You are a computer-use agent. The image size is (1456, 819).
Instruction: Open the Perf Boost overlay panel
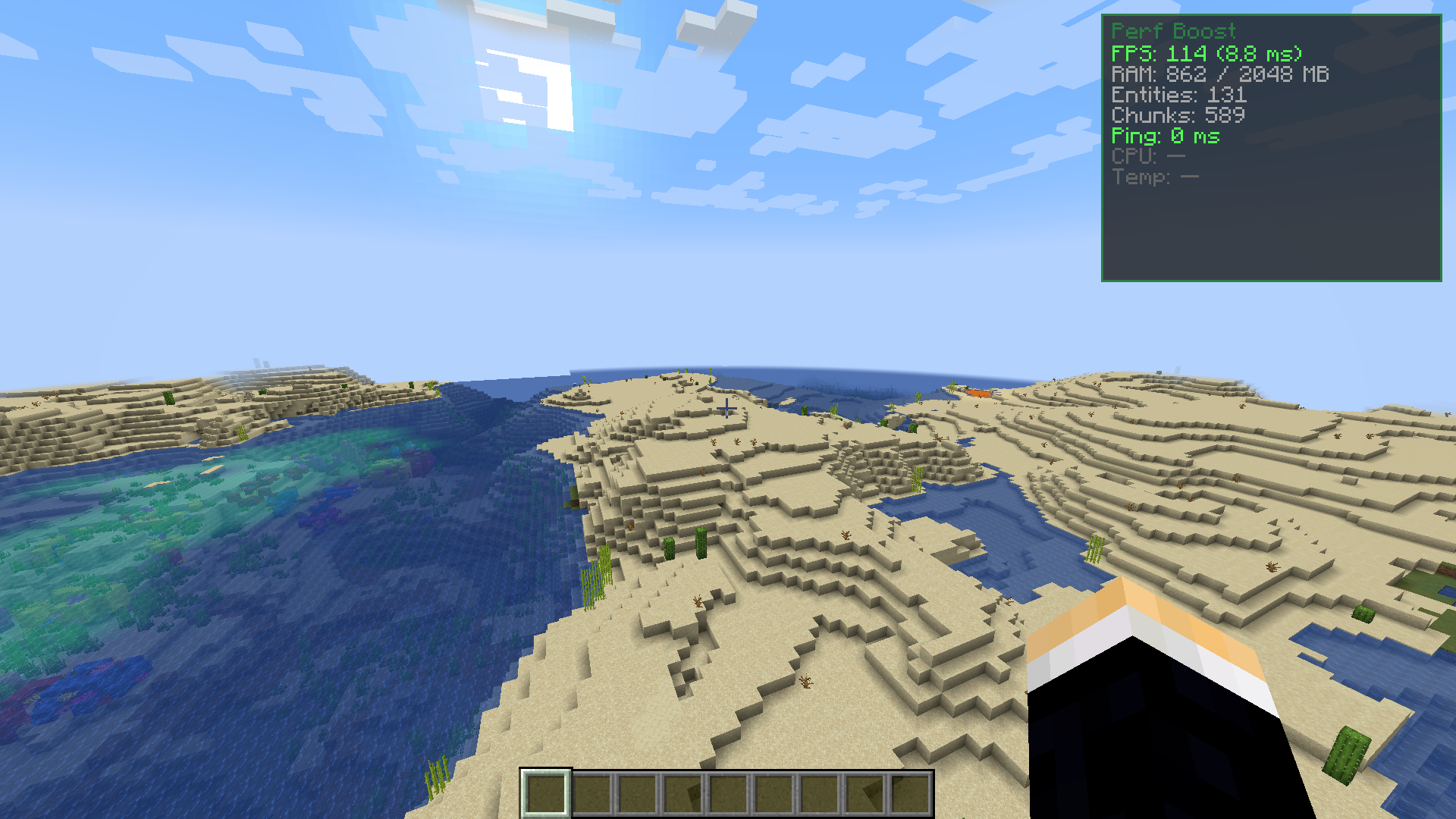1274,148
